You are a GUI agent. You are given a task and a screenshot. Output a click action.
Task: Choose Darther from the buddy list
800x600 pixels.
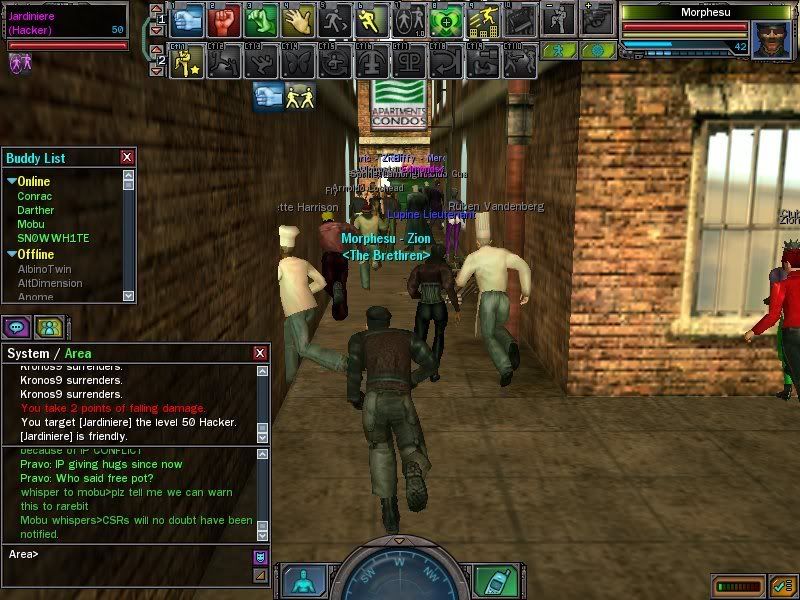36,210
